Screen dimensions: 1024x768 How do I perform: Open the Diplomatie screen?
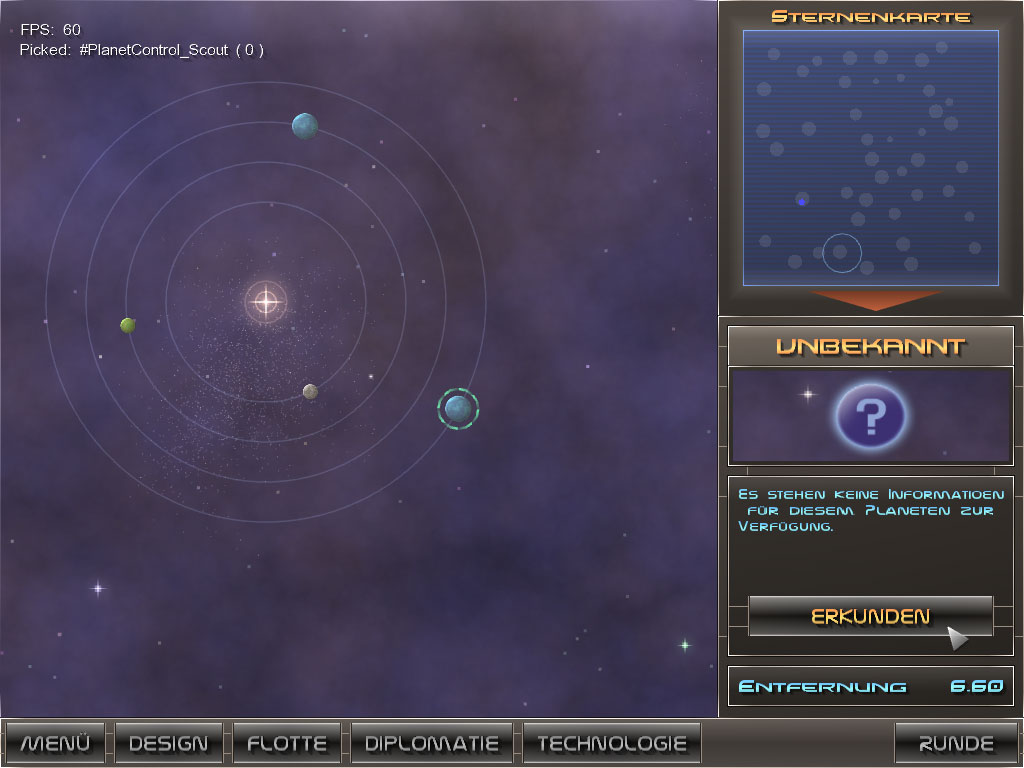pos(432,743)
